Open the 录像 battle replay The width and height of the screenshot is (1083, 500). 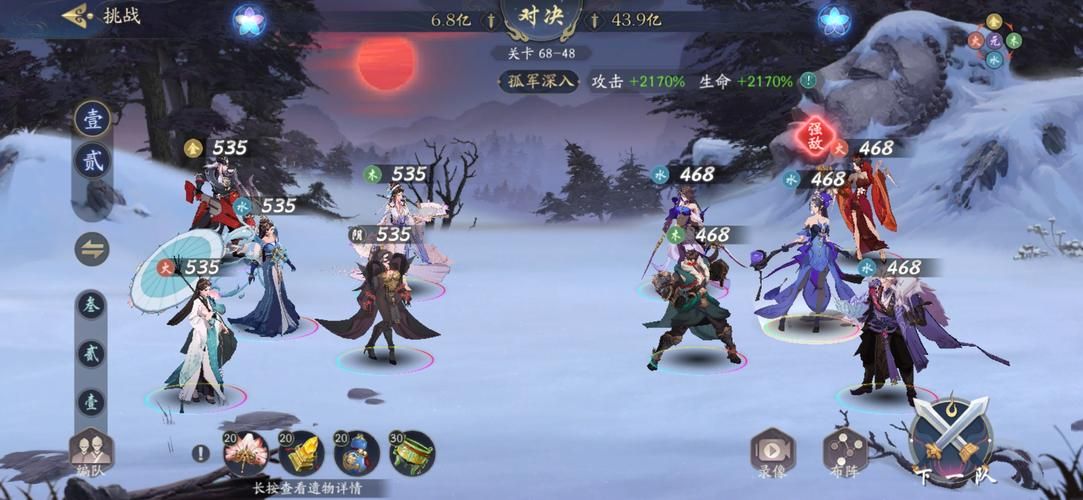click(773, 452)
